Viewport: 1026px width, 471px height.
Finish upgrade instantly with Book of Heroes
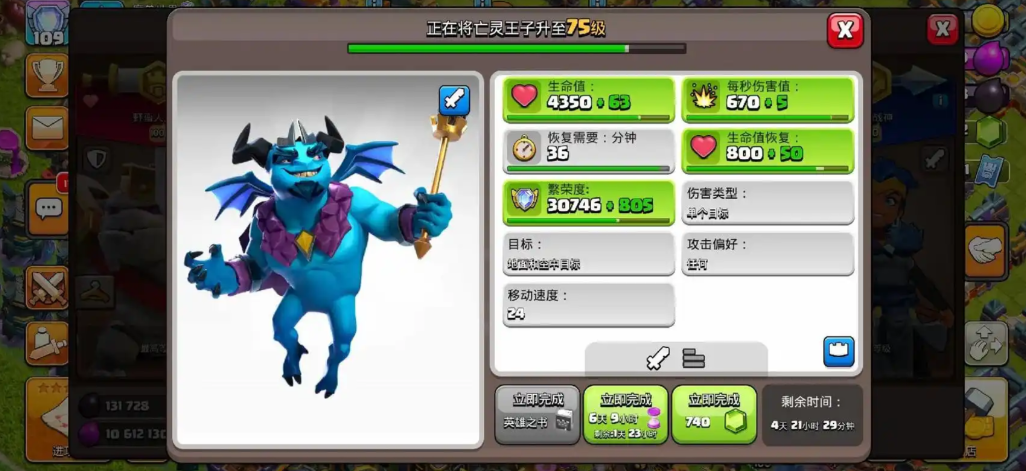click(x=538, y=413)
